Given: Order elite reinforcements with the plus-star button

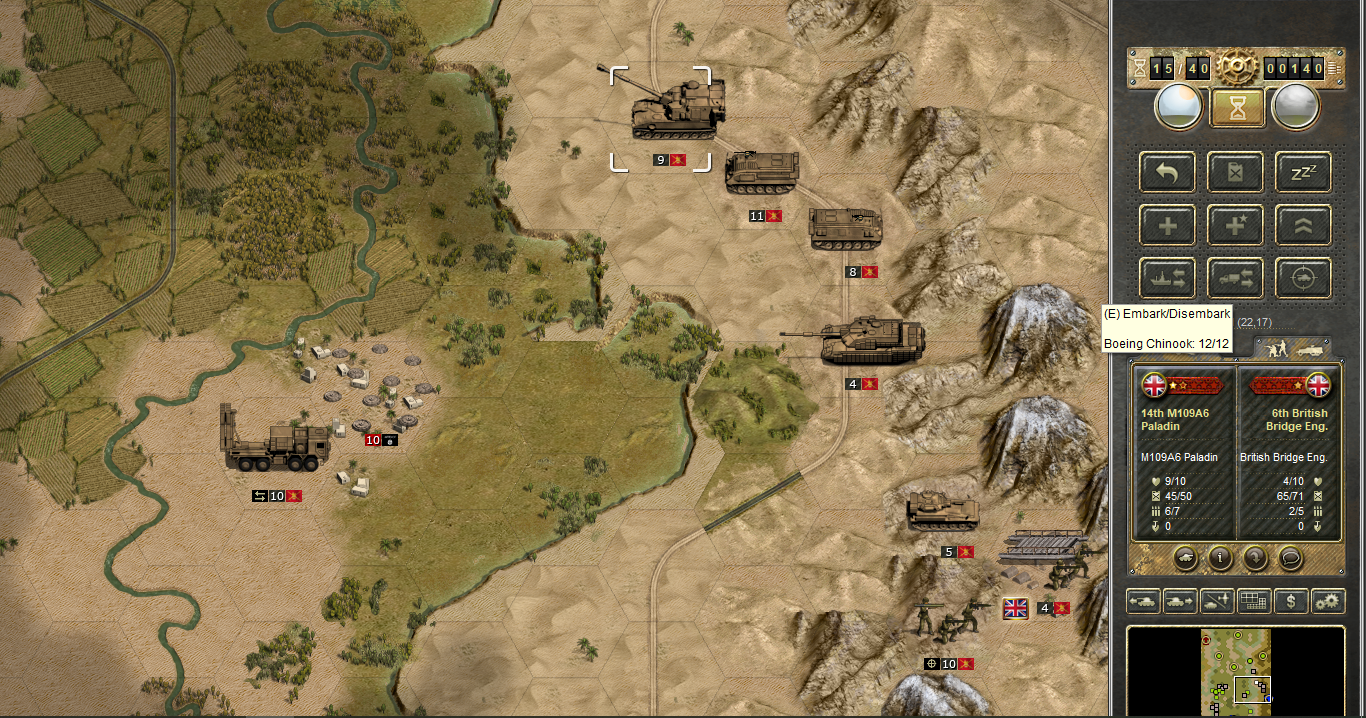Looking at the screenshot, I should pos(1235,225).
